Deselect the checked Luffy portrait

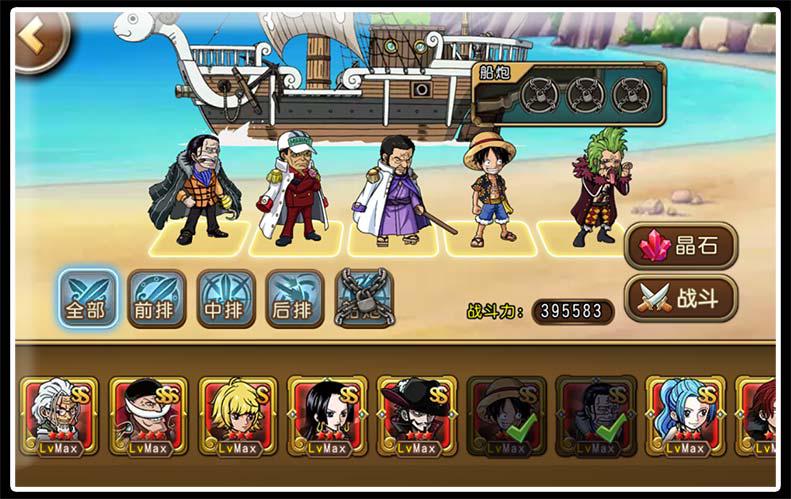pos(506,415)
